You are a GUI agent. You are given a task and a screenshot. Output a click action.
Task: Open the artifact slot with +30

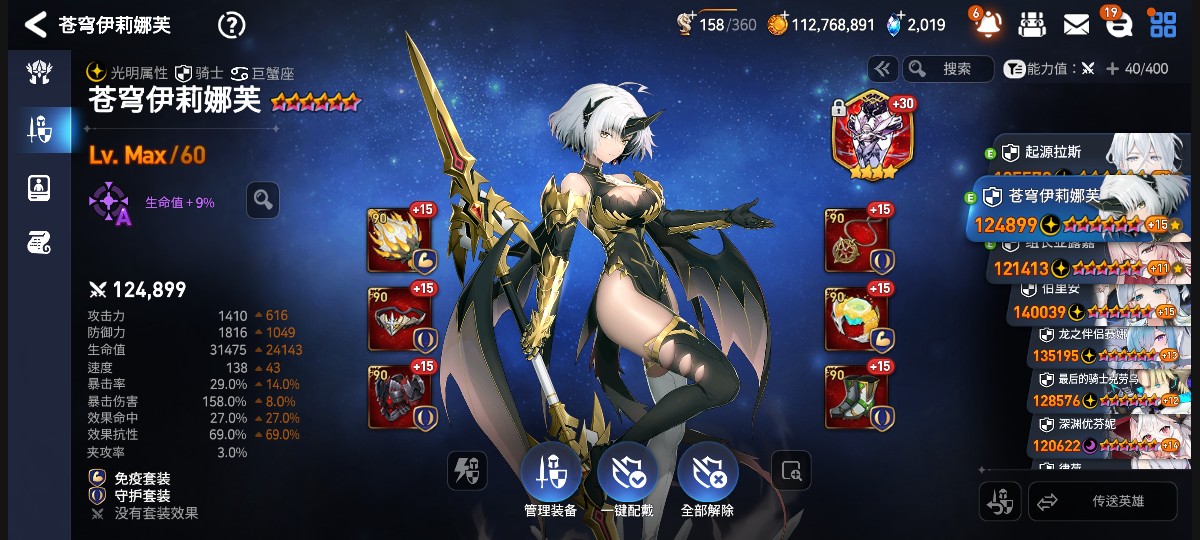coord(867,135)
